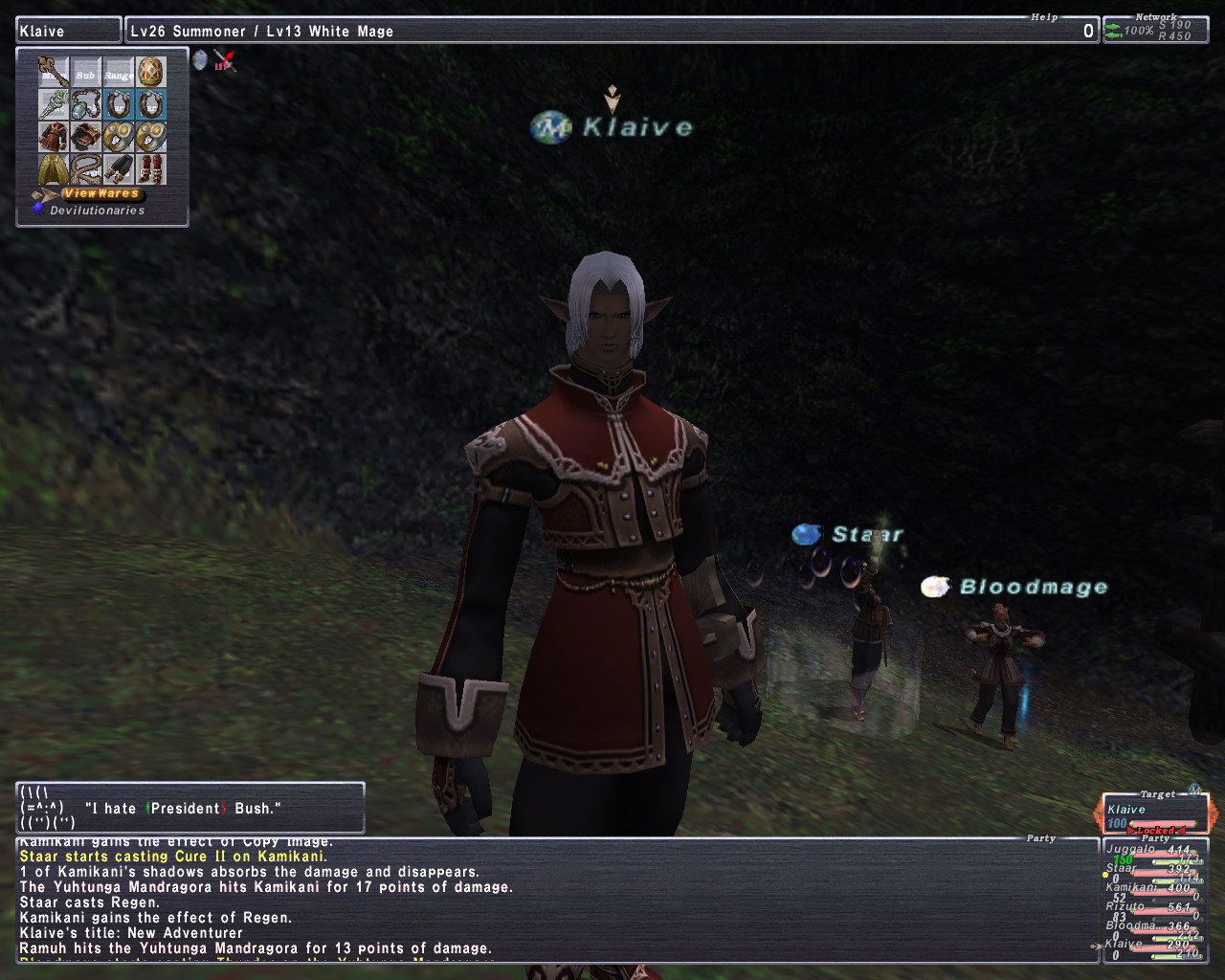
Task: Inspect the red boots feet slot
Action: pos(151,169)
